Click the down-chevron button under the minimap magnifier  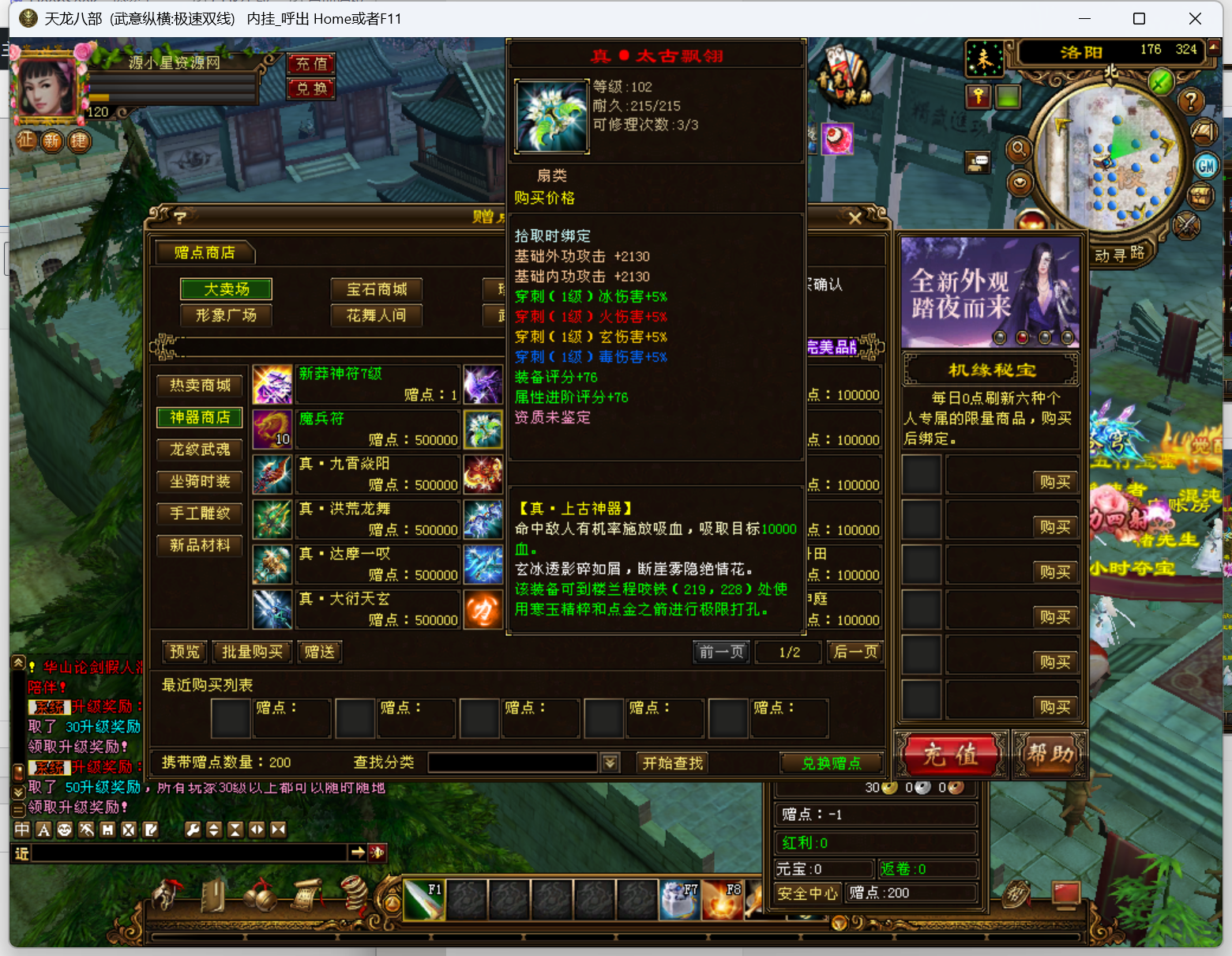(1020, 183)
